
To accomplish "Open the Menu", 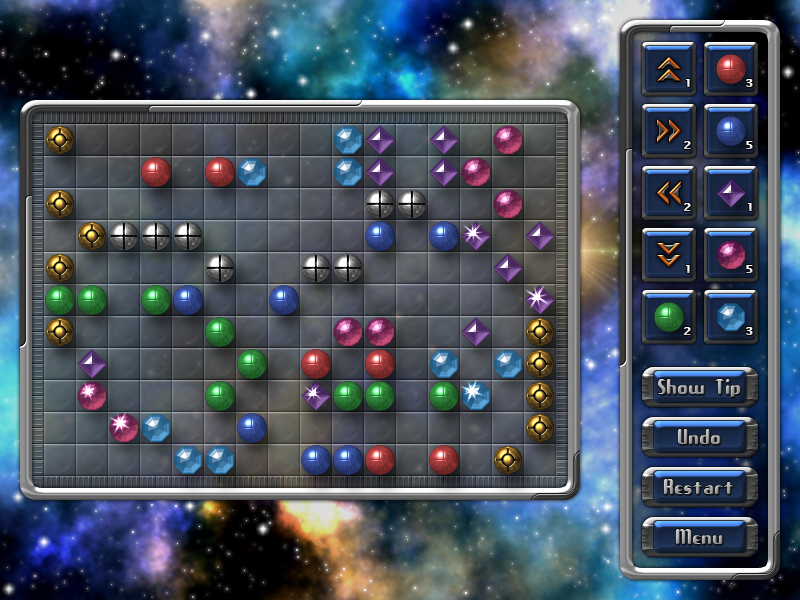I will tap(699, 537).
